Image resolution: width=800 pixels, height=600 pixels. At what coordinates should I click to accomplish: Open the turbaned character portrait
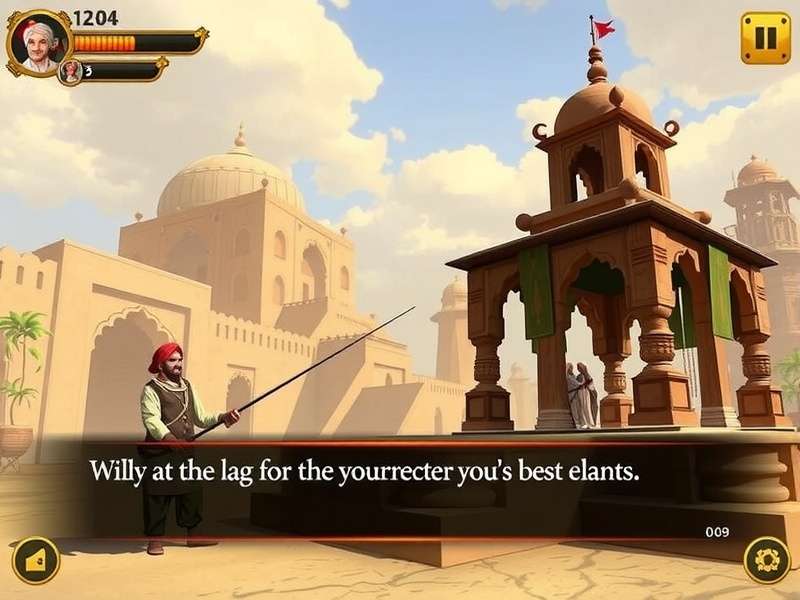[40, 44]
